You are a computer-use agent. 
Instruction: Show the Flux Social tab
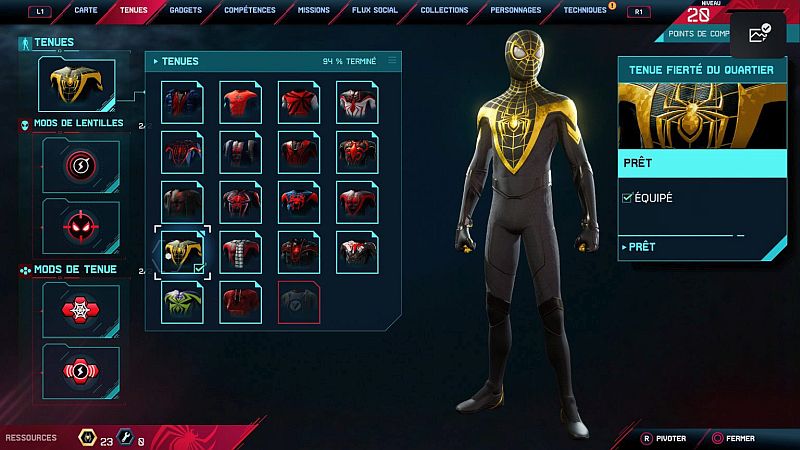tap(376, 10)
